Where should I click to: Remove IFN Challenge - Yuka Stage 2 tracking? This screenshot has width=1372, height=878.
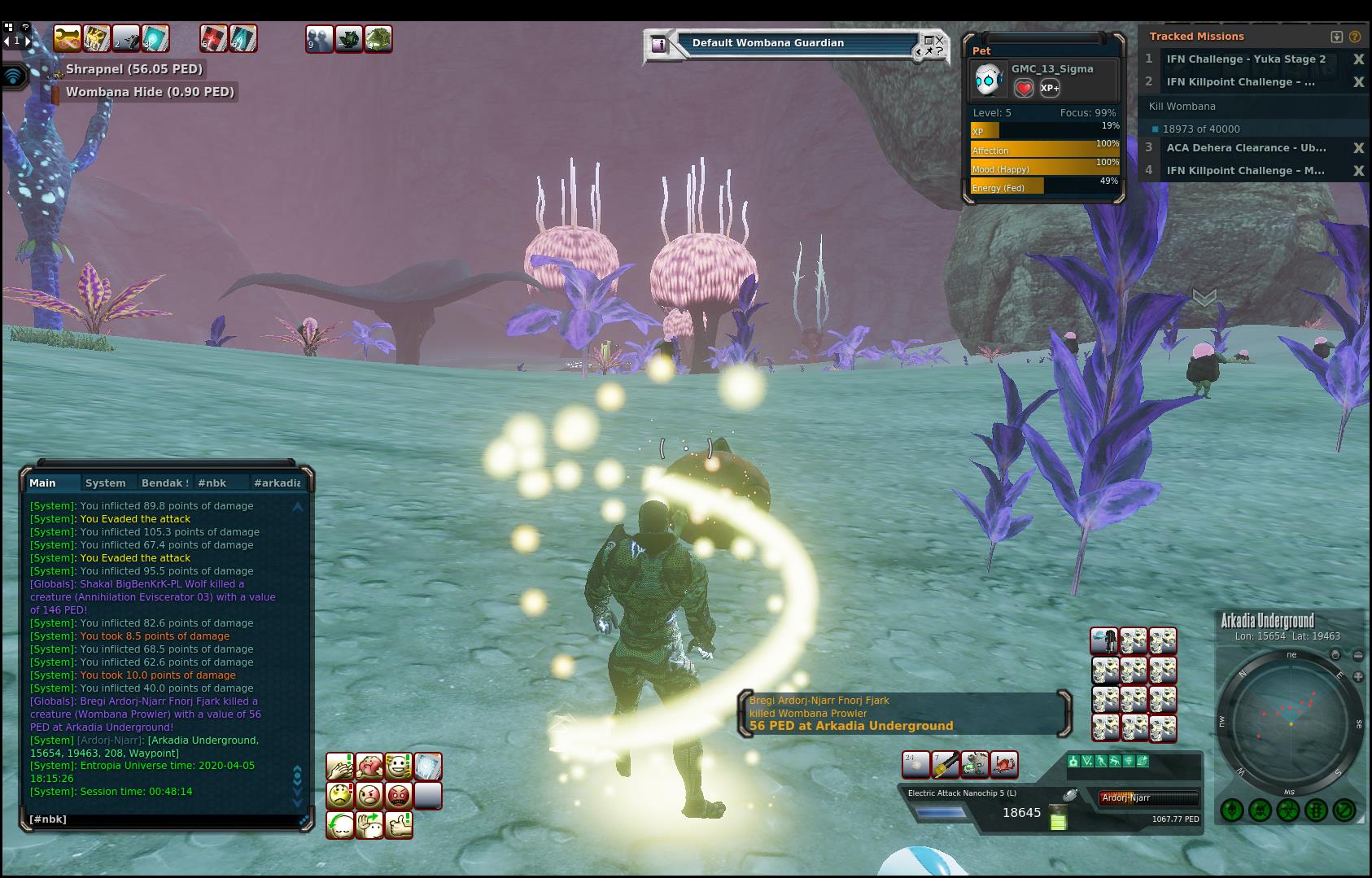coord(1358,59)
